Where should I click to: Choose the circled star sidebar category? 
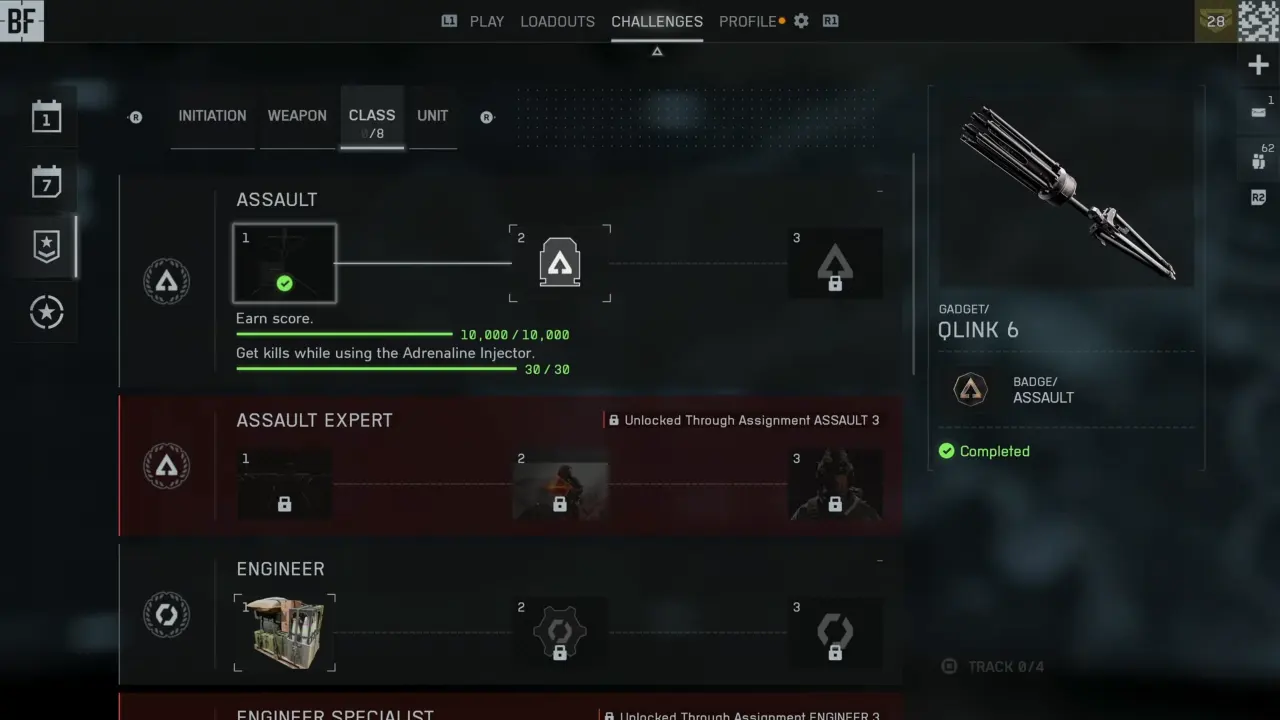tap(46, 313)
